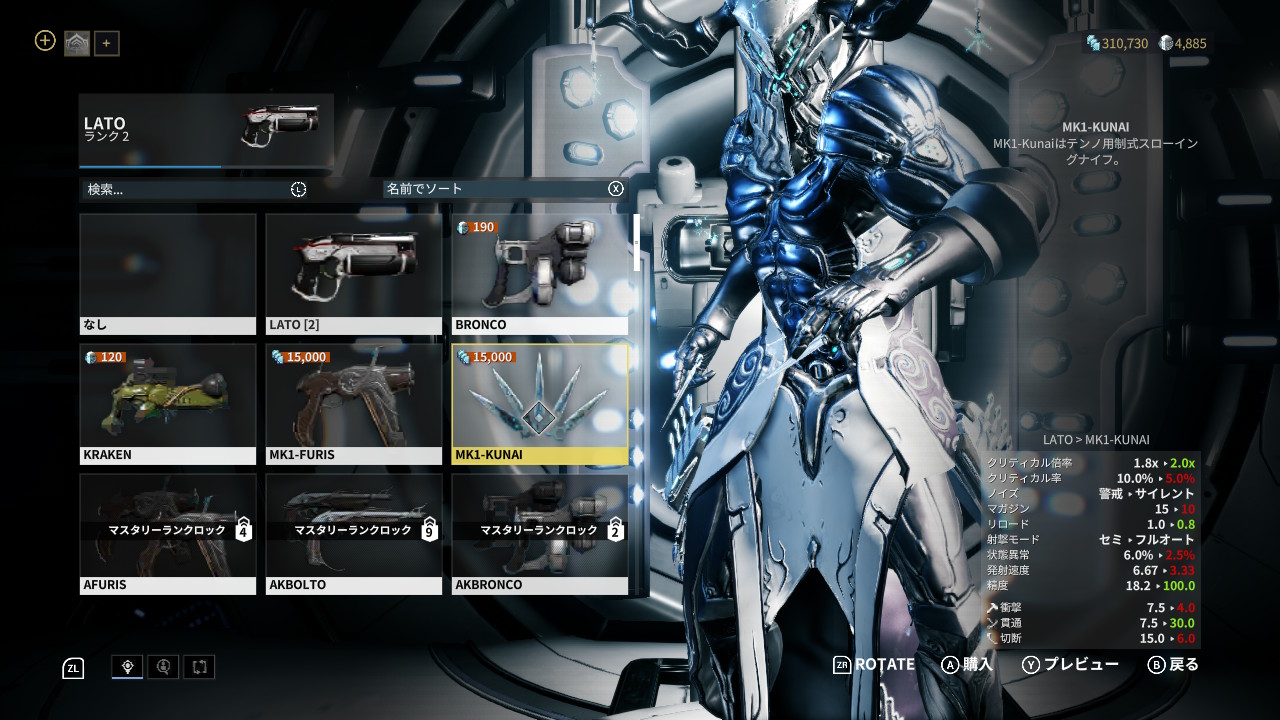Go back with the 戻る button

pos(1173,664)
